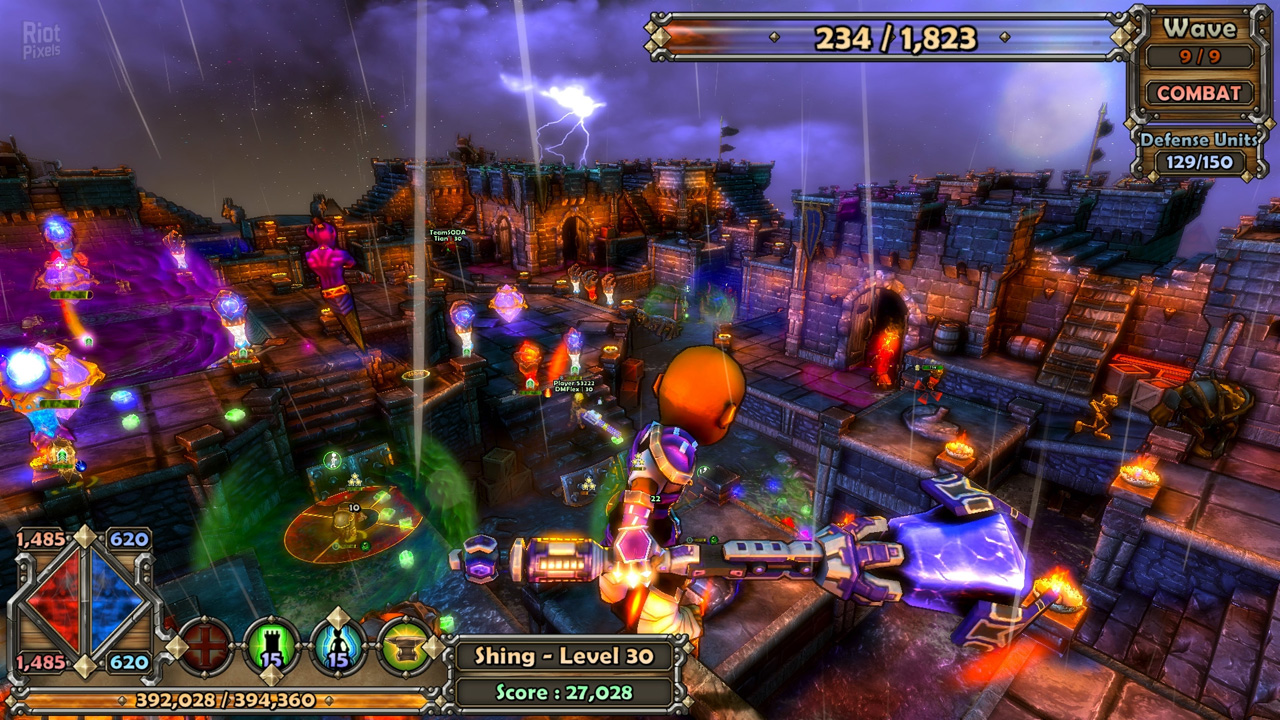This screenshot has height=720, width=1280.
Task: Use the green tower boost ability
Action: pos(272,647)
